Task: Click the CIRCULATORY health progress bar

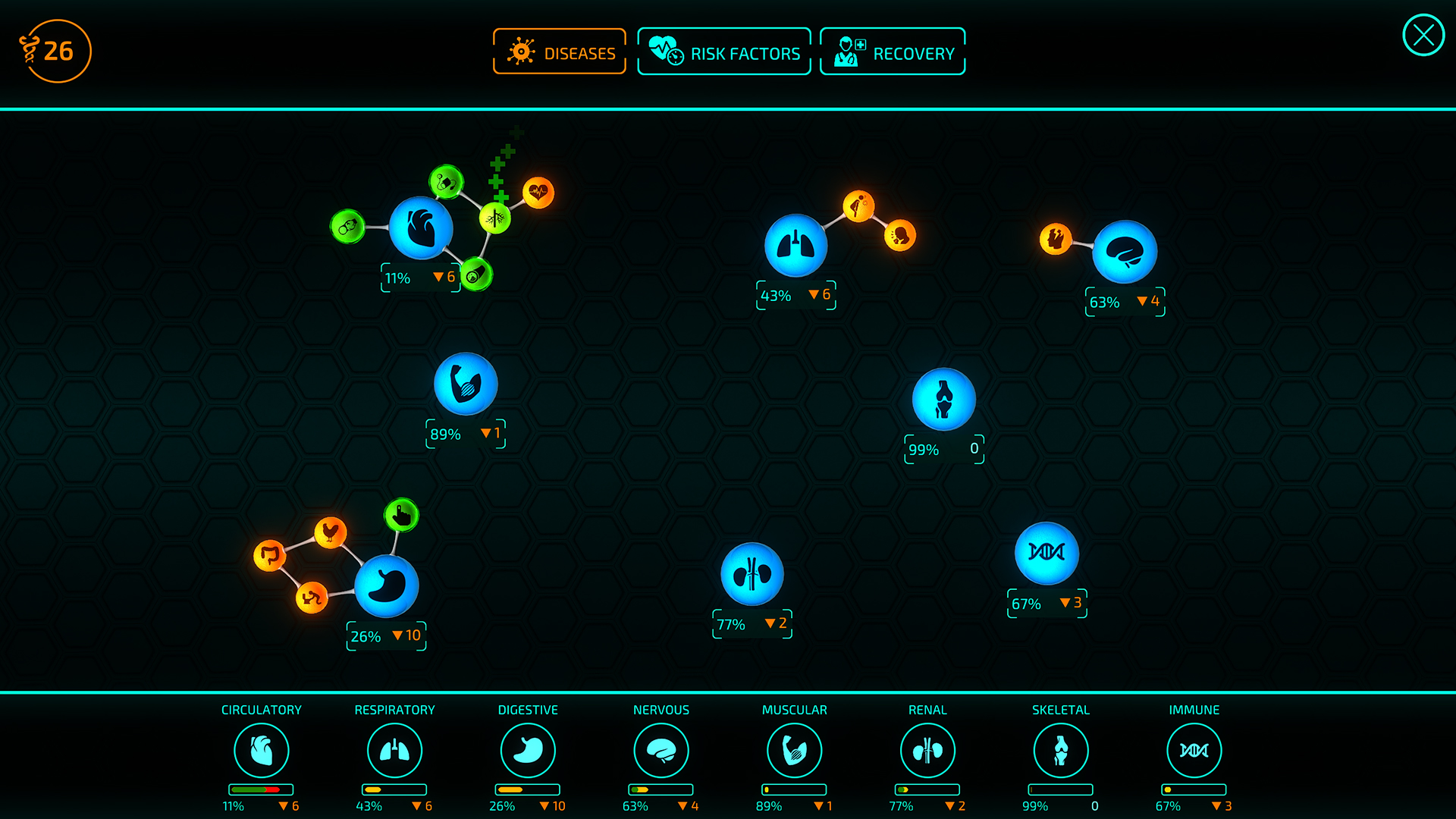Action: (x=262, y=789)
